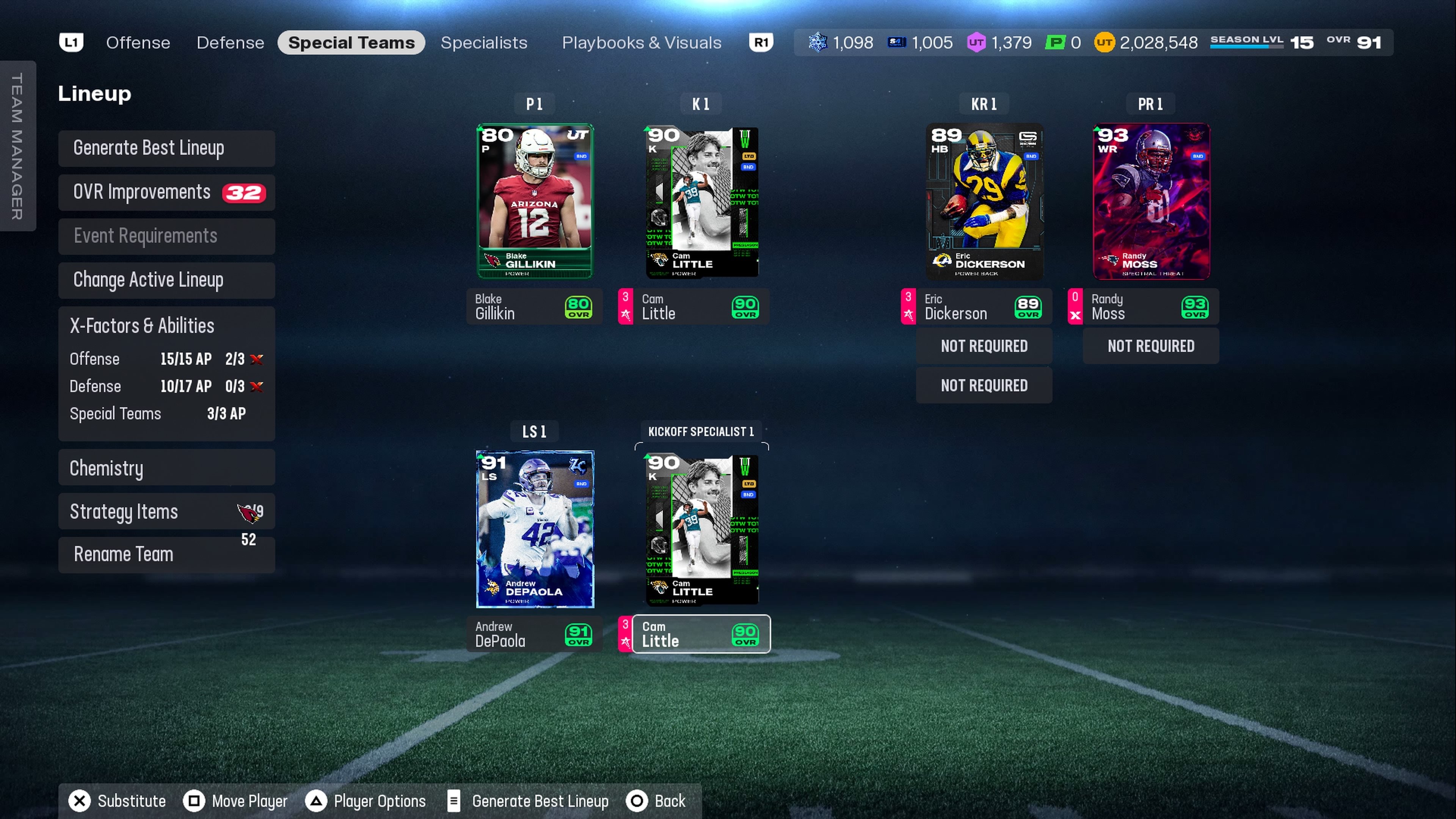
Task: Select the Specialists tab
Action: click(x=484, y=43)
